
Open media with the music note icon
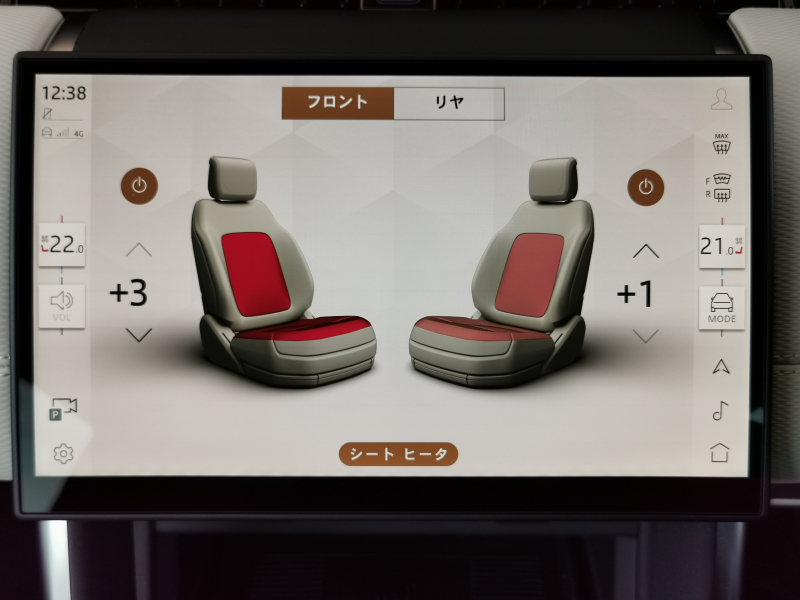tap(720, 410)
